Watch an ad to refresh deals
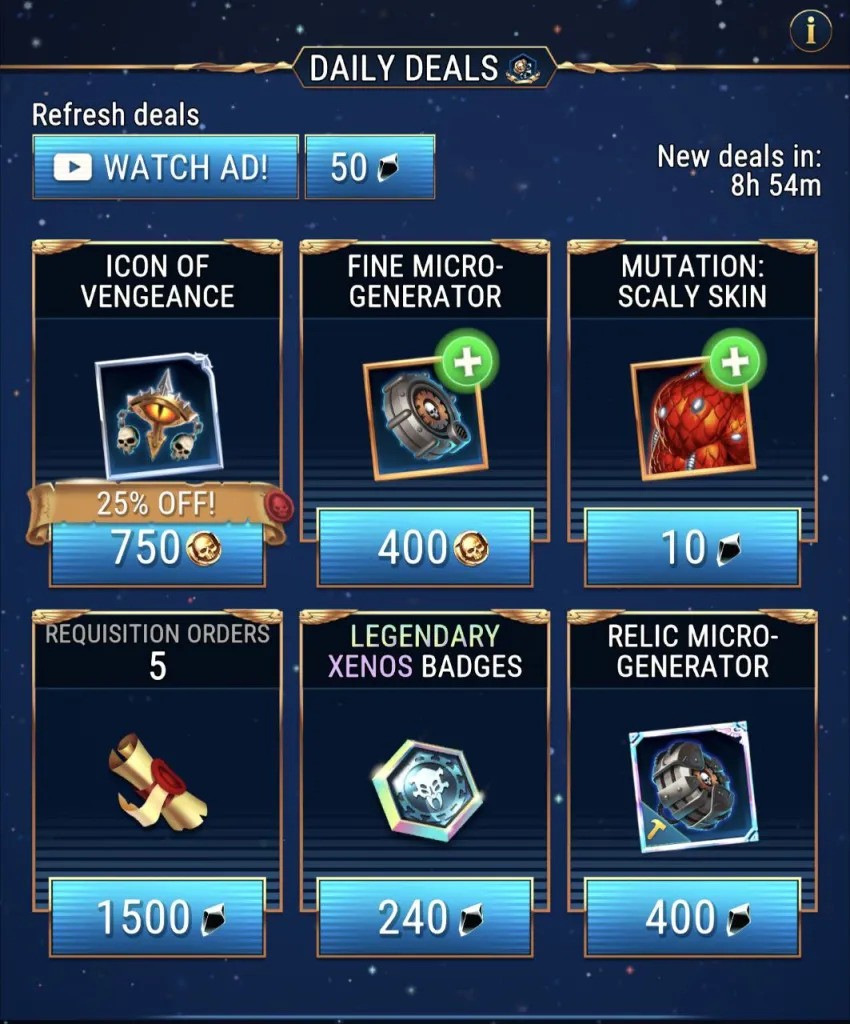850x1024 pixels. [166, 167]
